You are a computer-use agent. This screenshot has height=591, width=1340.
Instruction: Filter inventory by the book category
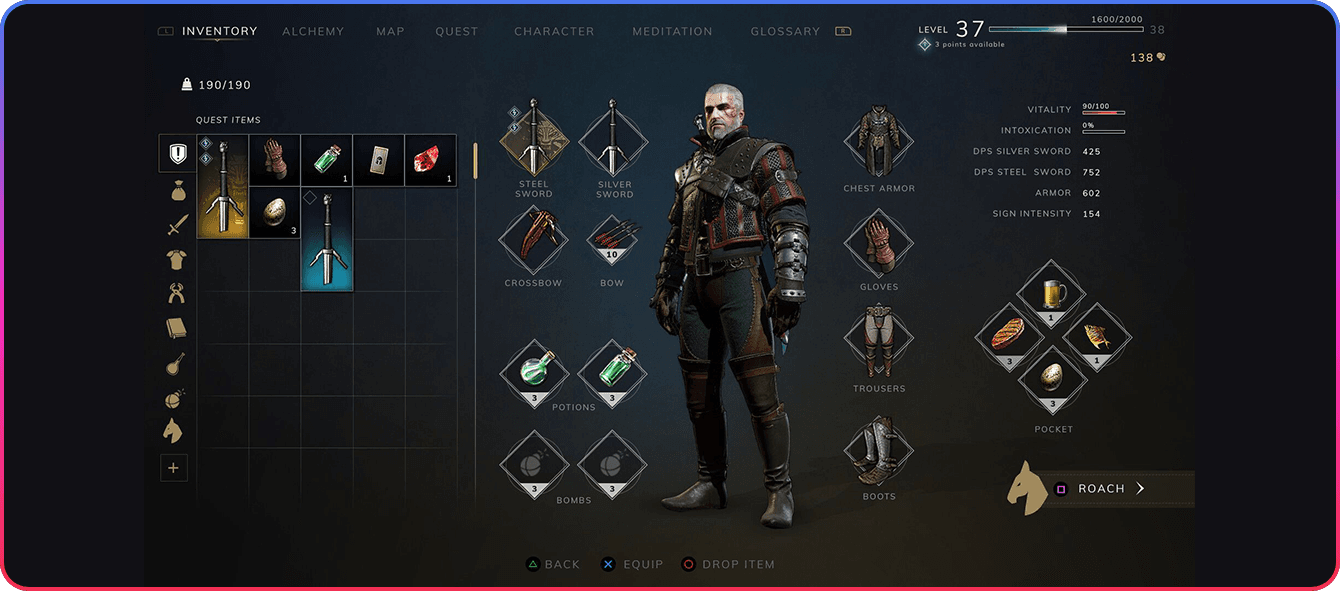click(x=177, y=328)
